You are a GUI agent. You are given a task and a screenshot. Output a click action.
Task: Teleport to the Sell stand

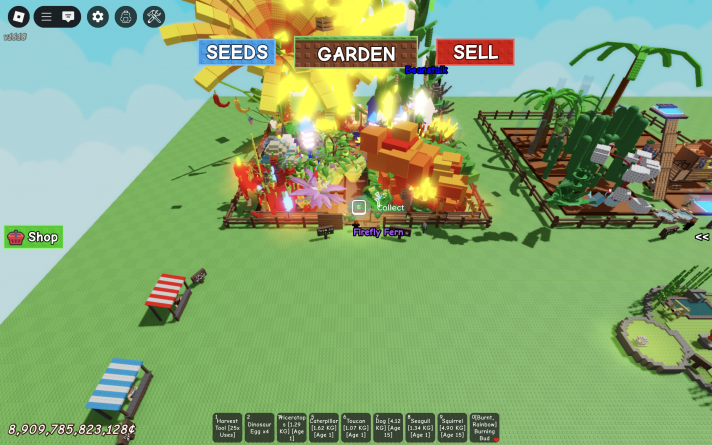coord(475,52)
